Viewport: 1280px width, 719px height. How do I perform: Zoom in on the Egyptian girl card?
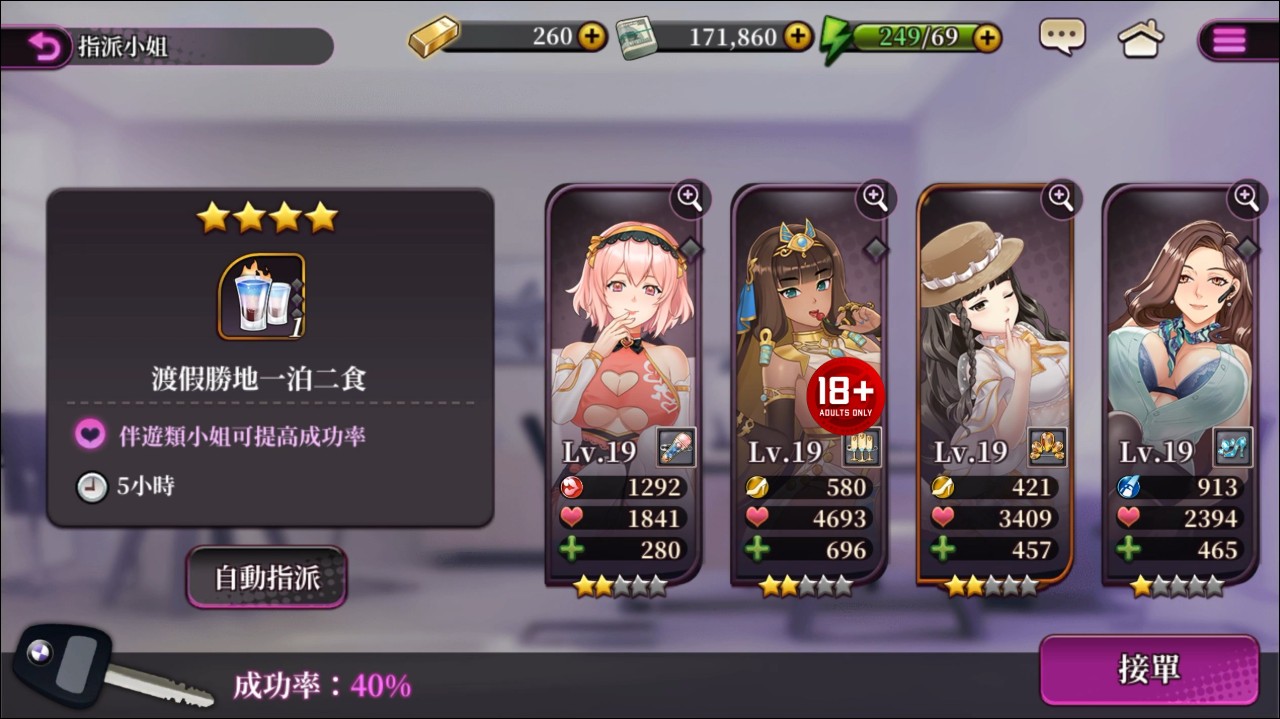(876, 198)
